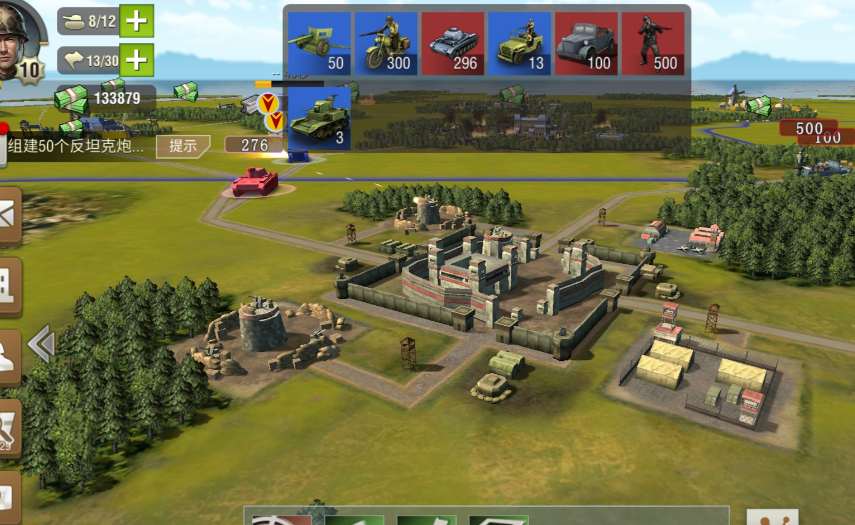Select the red tank card showing 296
This screenshot has width=855, height=525.
[x=452, y=44]
